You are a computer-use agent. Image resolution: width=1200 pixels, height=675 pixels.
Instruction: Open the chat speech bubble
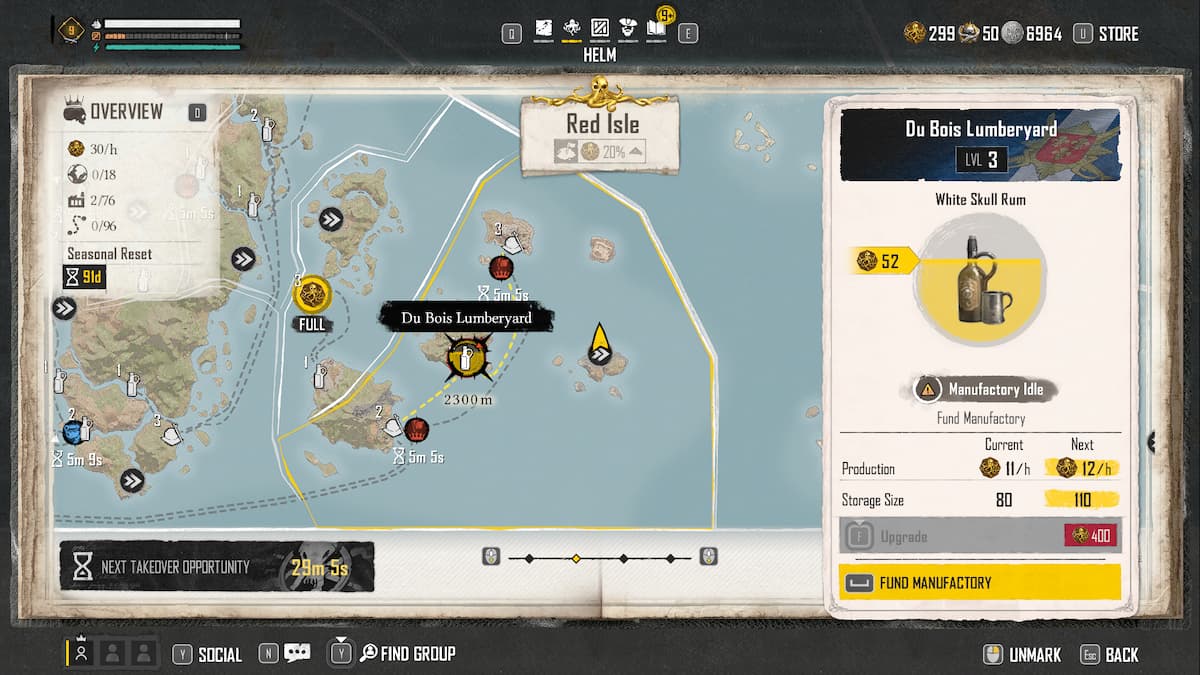[x=297, y=654]
